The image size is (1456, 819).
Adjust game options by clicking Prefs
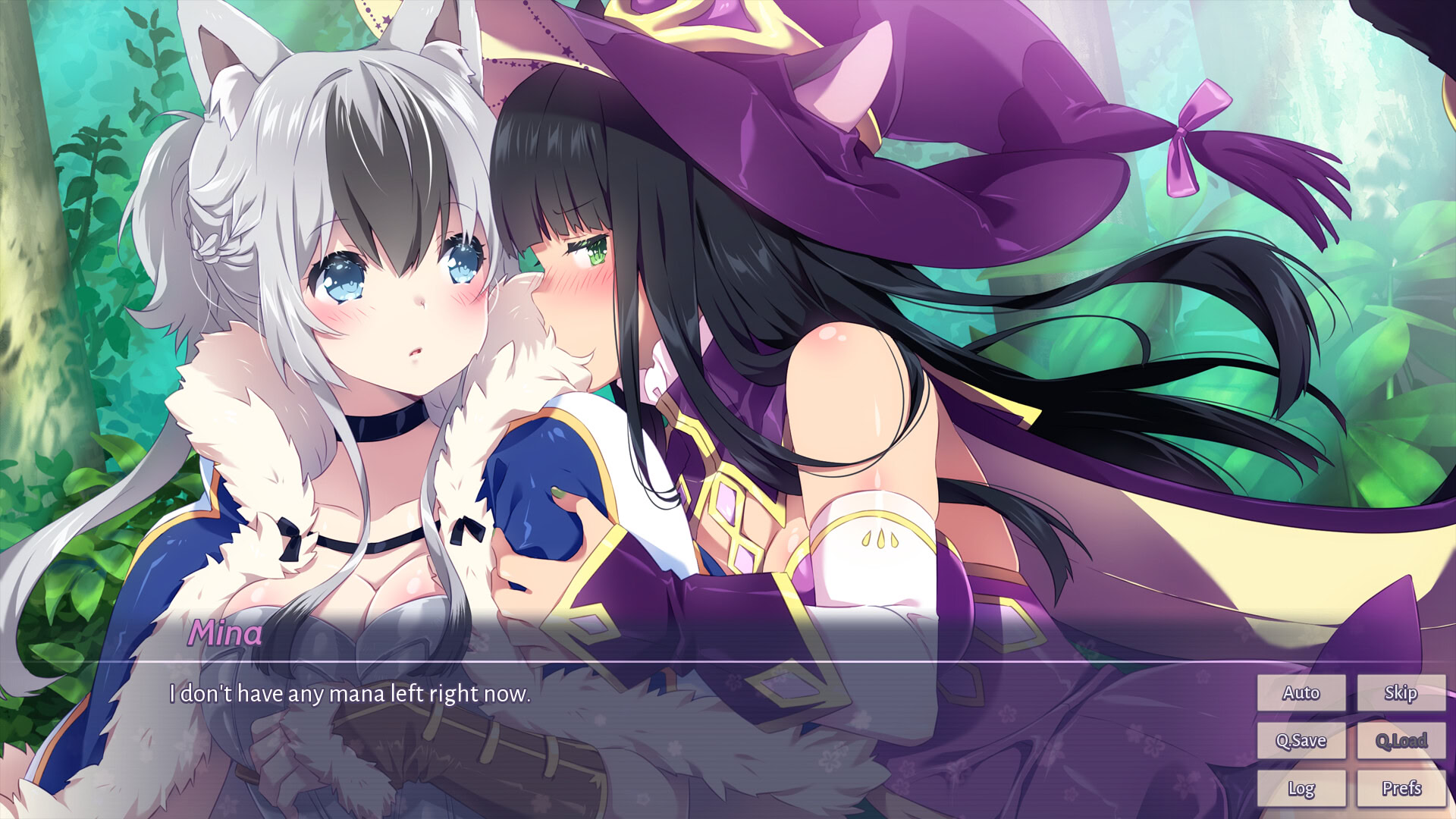tap(1401, 788)
